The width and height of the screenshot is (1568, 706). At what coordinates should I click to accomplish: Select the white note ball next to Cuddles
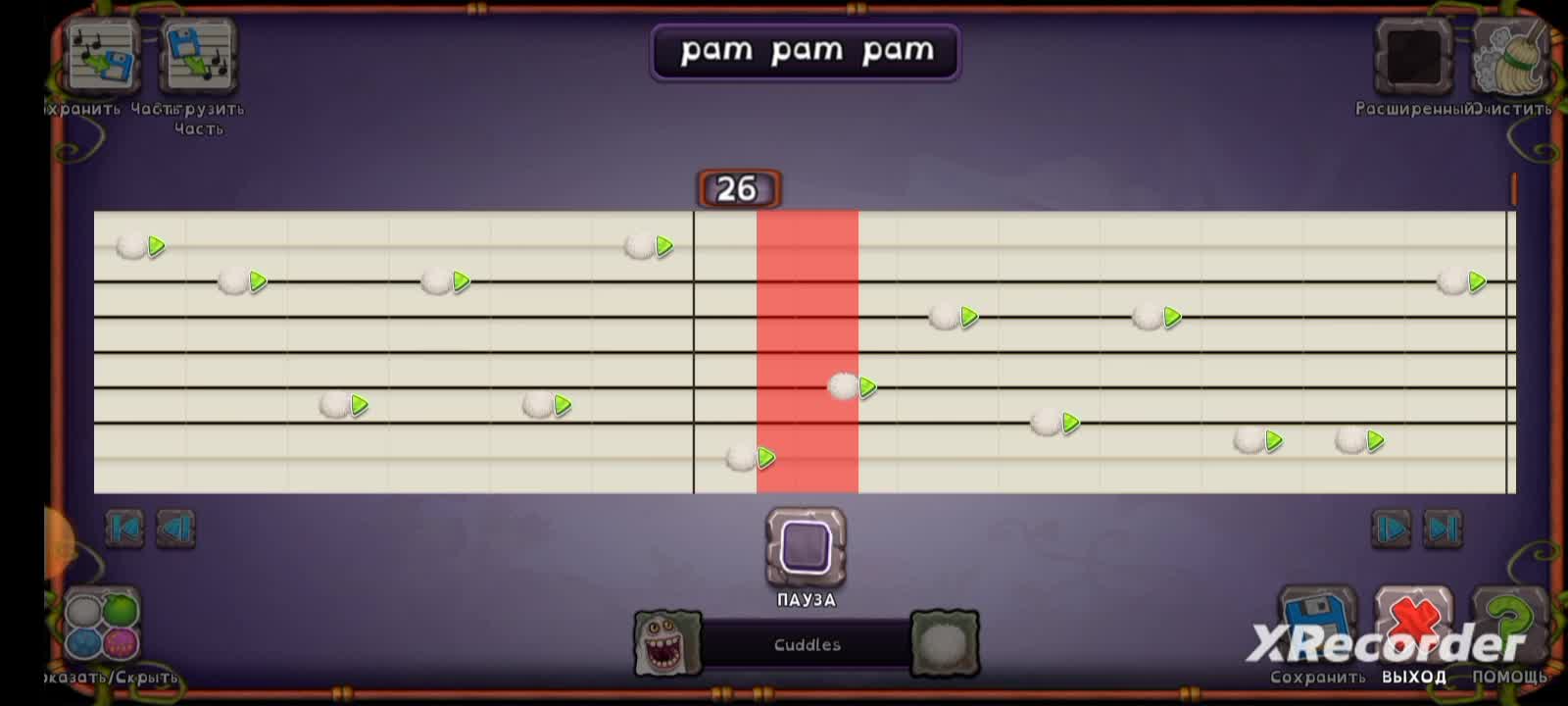[944, 643]
